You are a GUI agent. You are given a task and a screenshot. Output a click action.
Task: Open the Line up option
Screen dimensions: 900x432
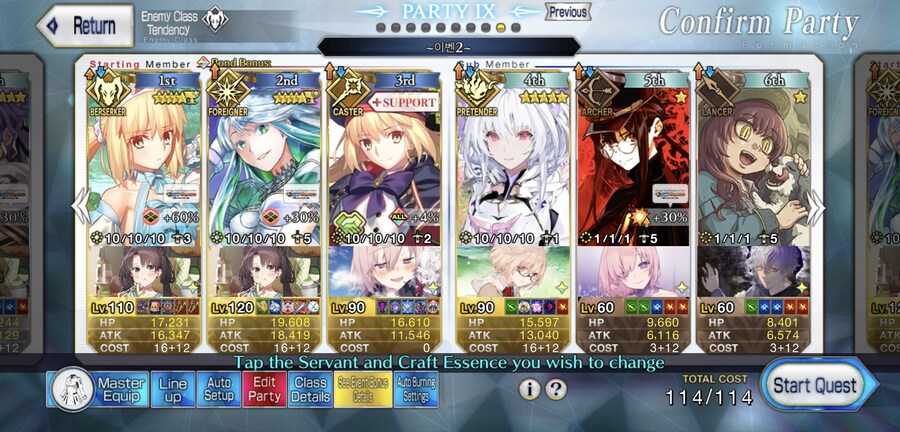pos(172,390)
